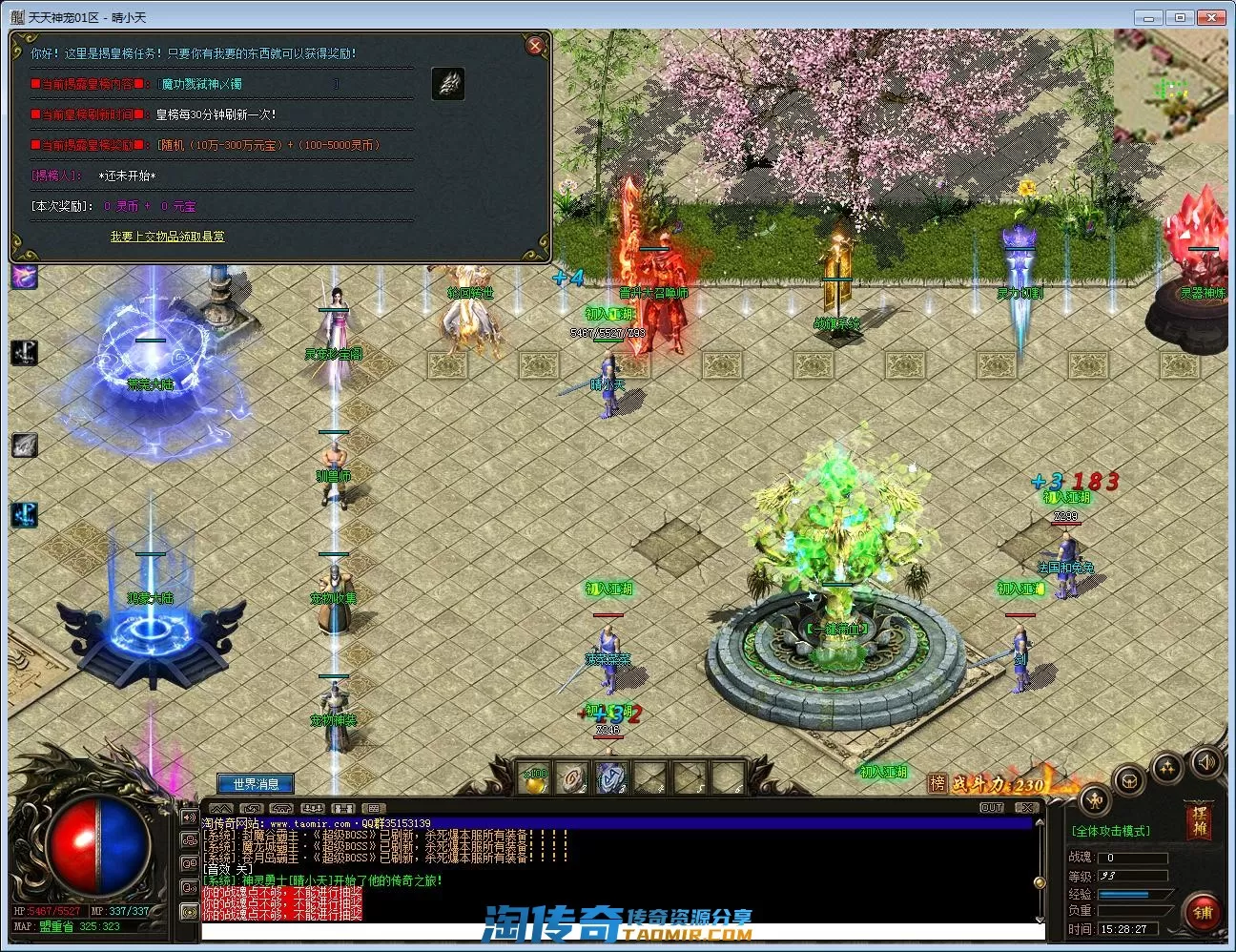Toggle the round speaker sound button
1236x952 pixels.
point(1205,762)
